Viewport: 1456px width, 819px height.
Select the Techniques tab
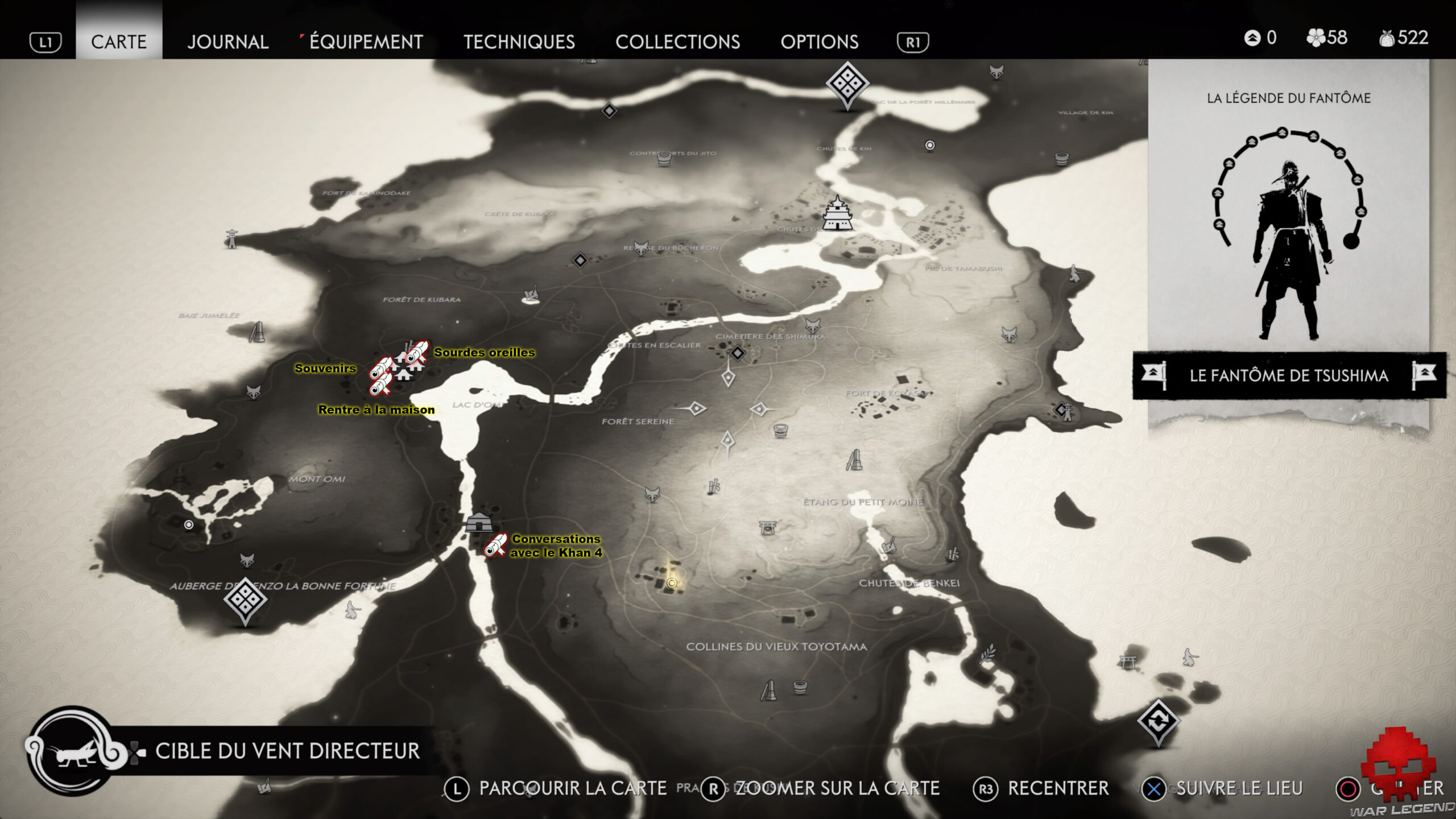(519, 42)
